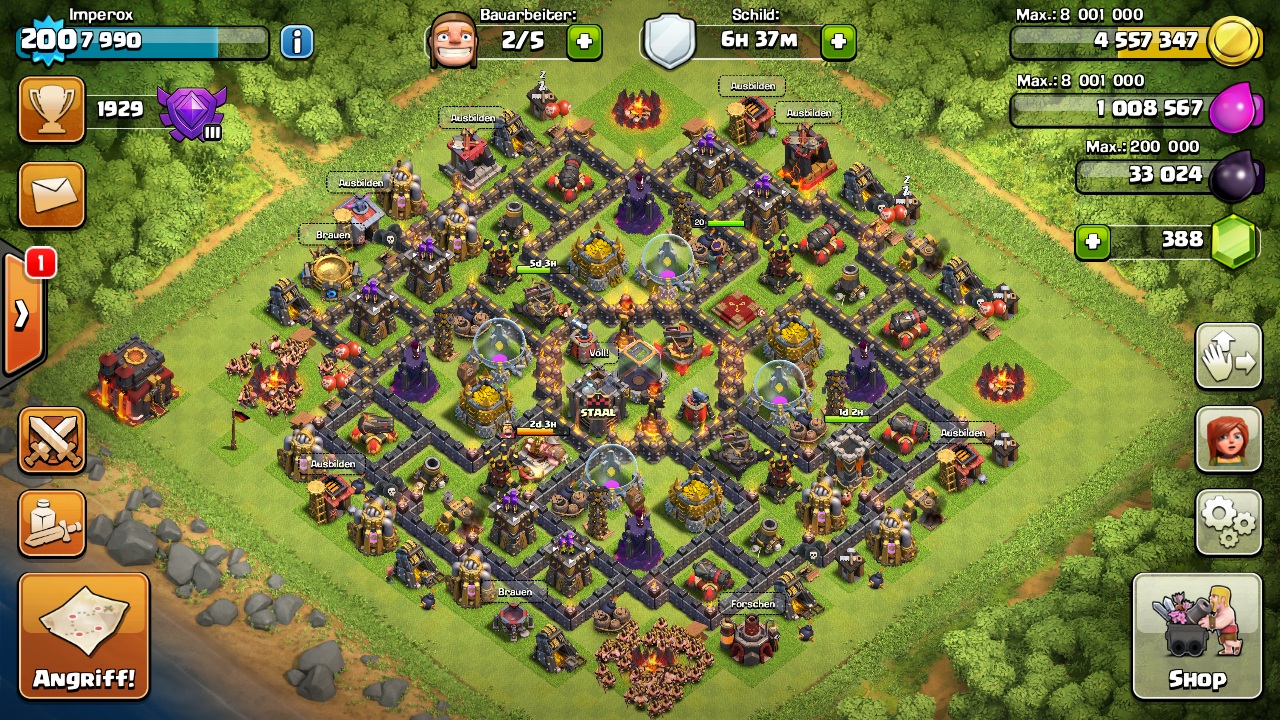Tap the purple league badge
1280x720 pixels.
pyautogui.click(x=191, y=110)
